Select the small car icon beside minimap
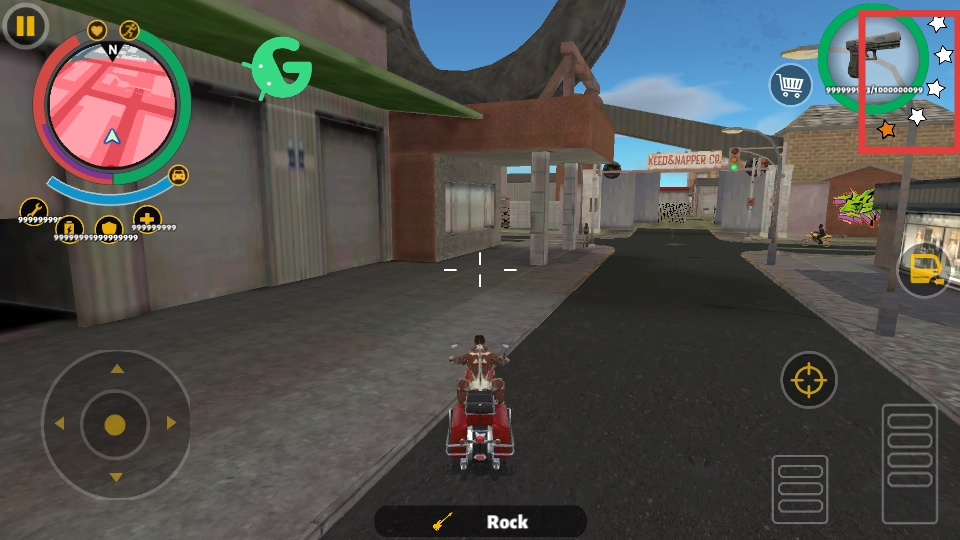 coord(178,174)
